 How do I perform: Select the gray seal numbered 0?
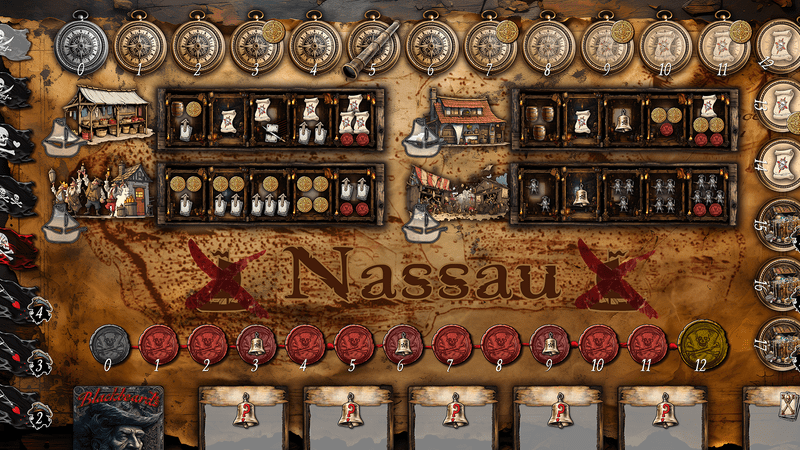point(110,345)
